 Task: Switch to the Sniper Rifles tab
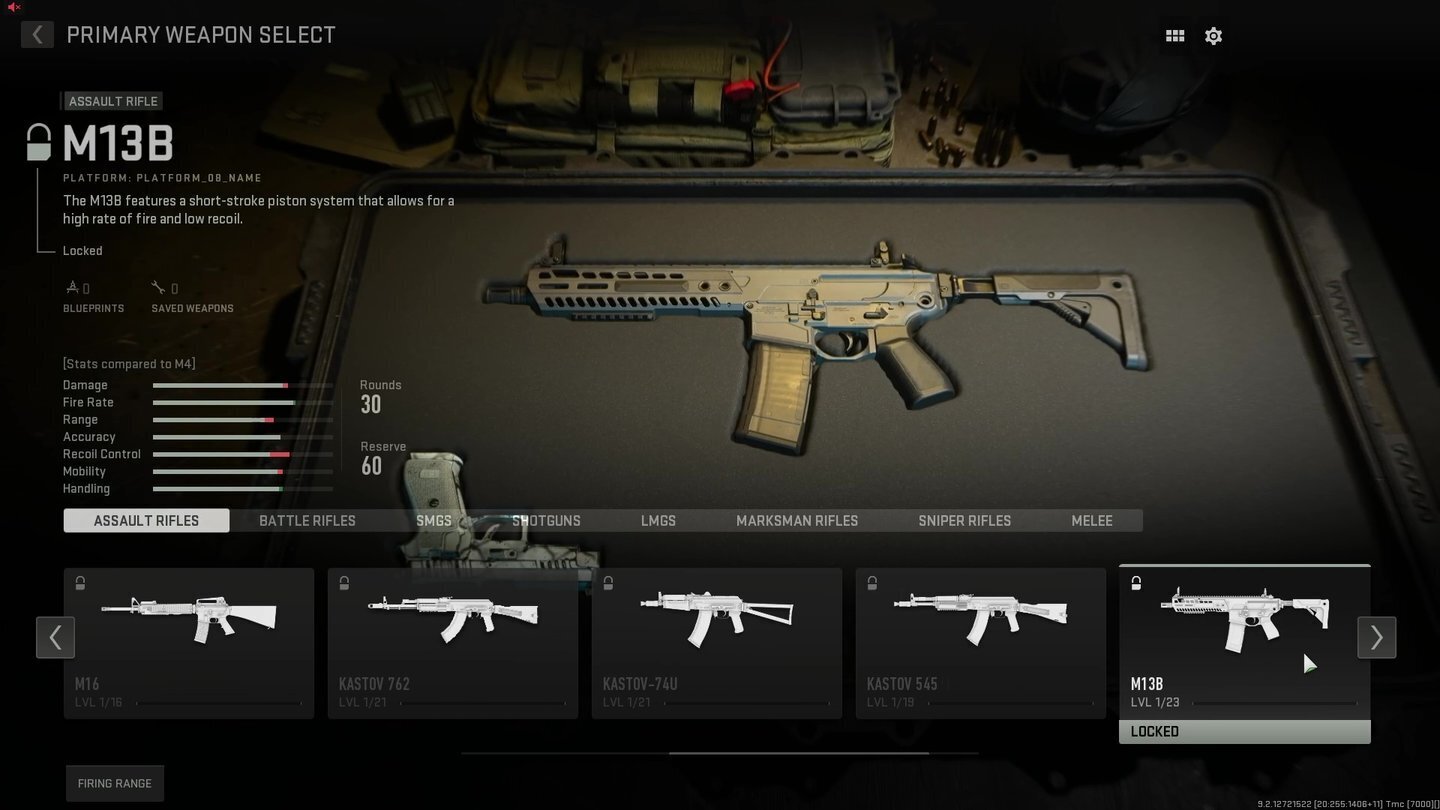click(x=964, y=520)
